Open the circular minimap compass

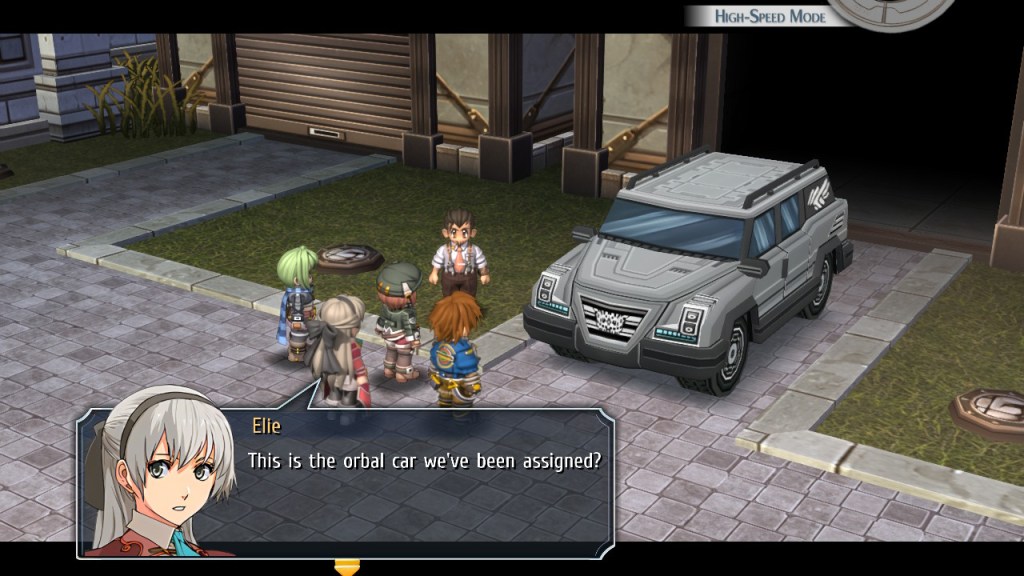892,12
